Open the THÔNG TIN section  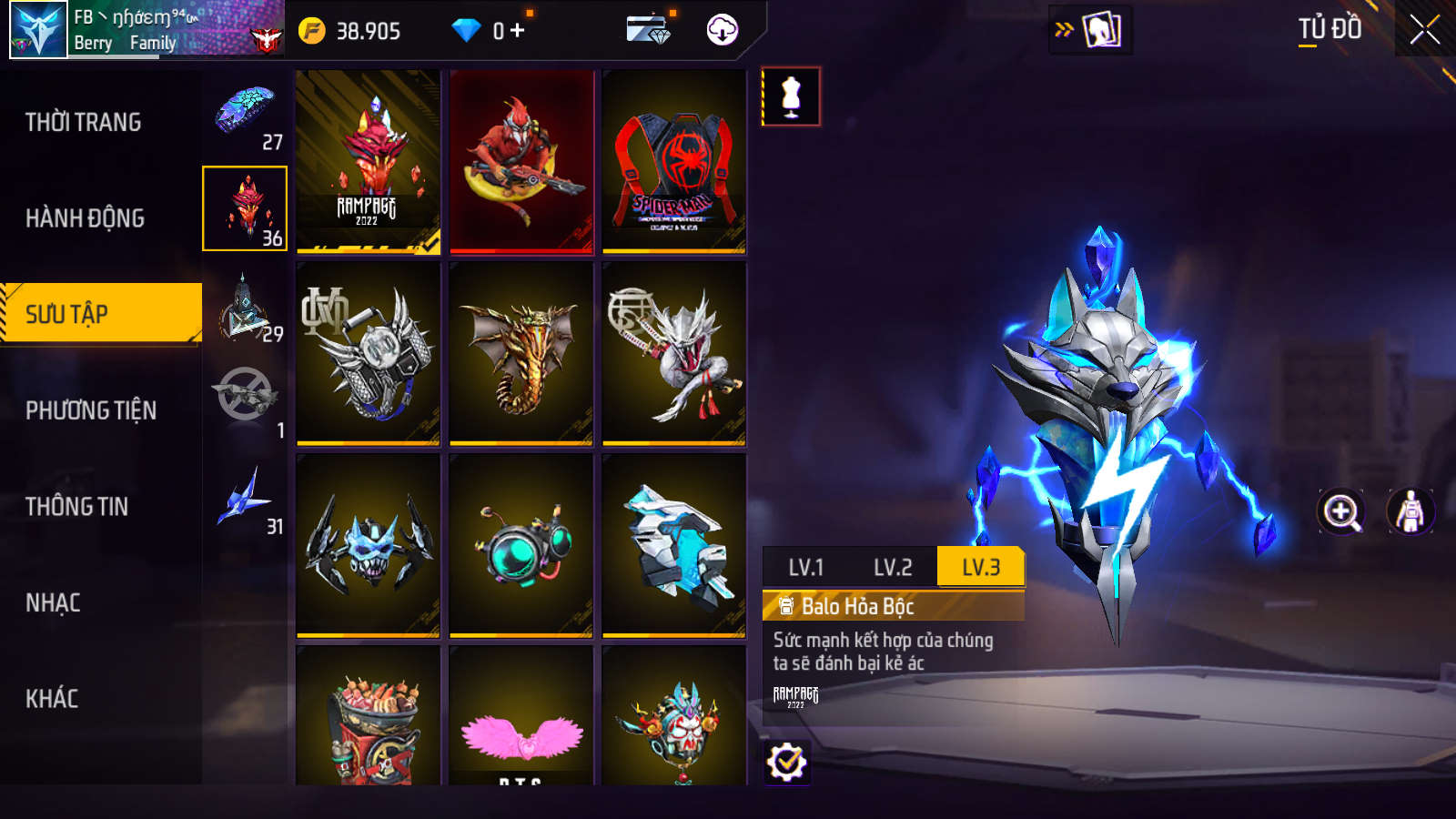pyautogui.click(x=76, y=507)
